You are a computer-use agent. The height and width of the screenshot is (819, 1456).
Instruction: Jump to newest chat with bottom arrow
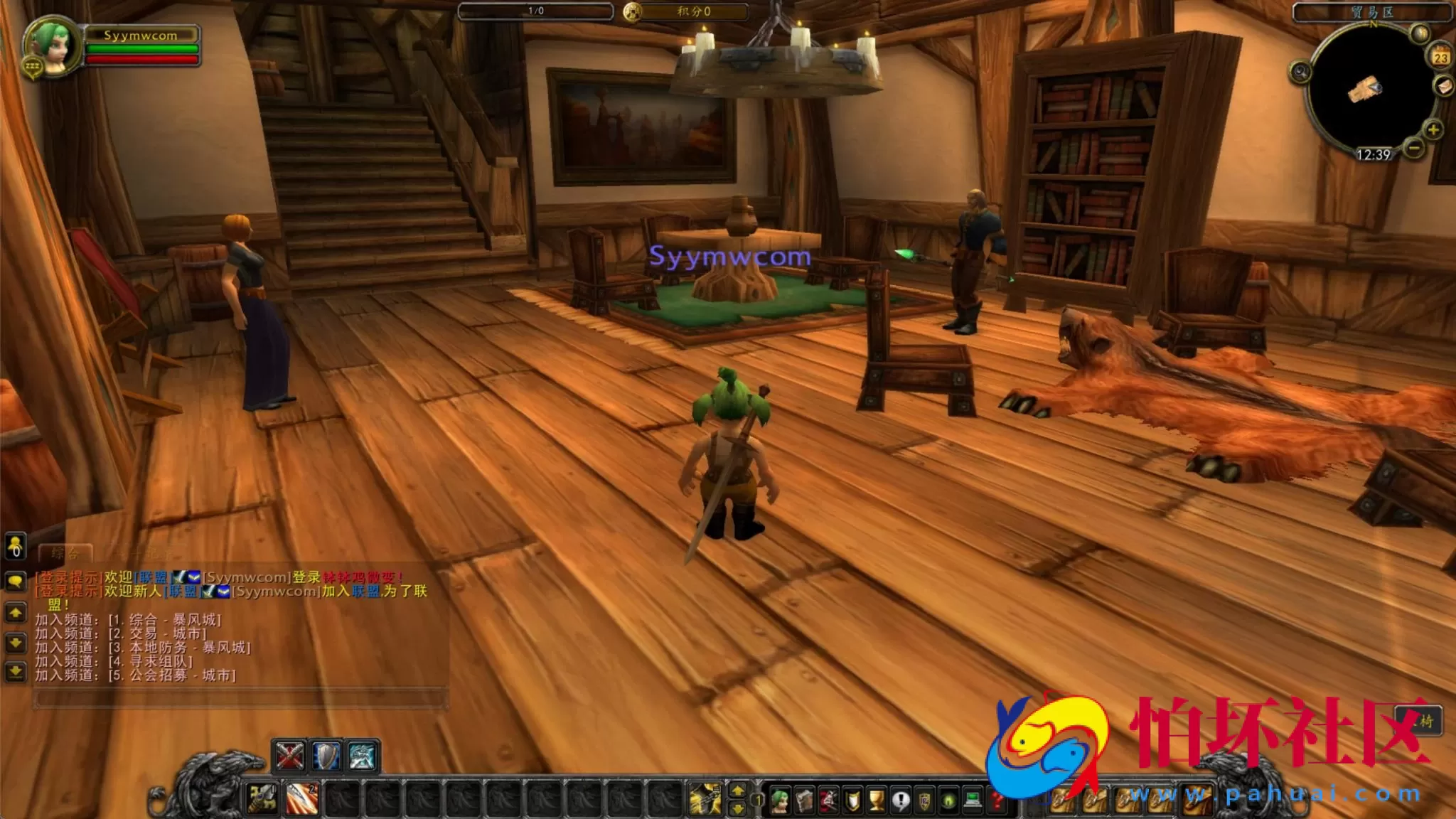[x=16, y=670]
